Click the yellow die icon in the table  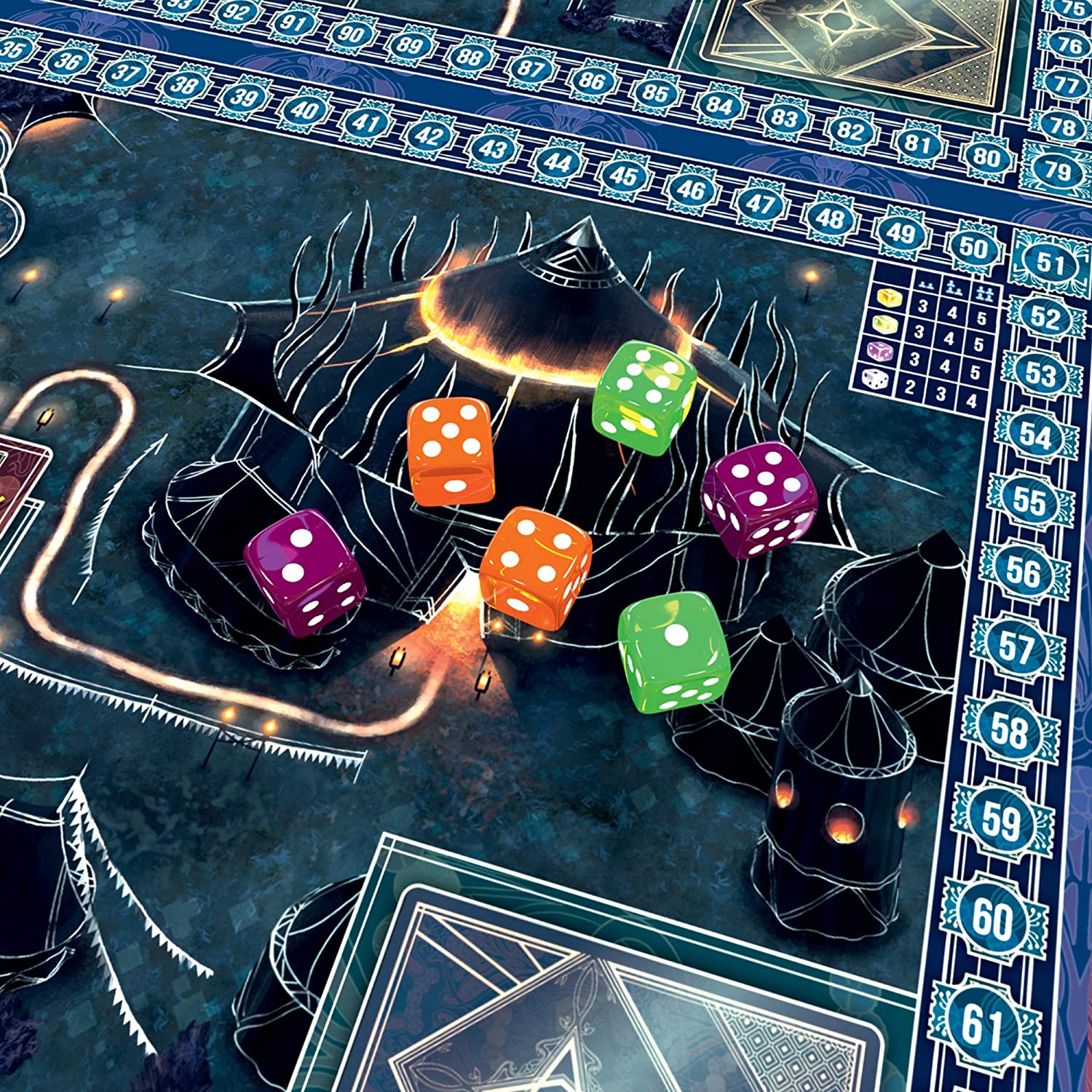pos(888,297)
